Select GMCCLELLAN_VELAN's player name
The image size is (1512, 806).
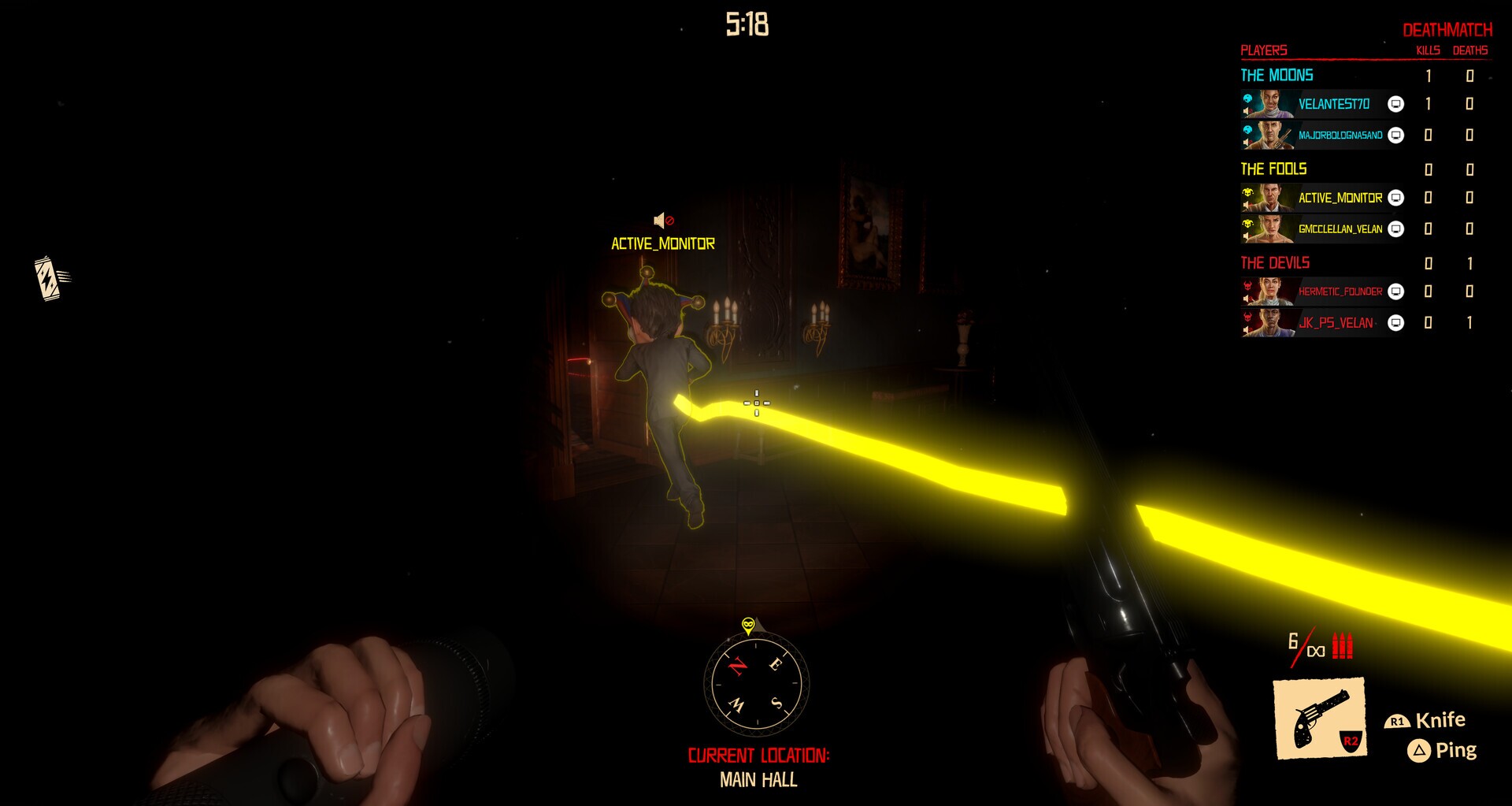(1340, 228)
